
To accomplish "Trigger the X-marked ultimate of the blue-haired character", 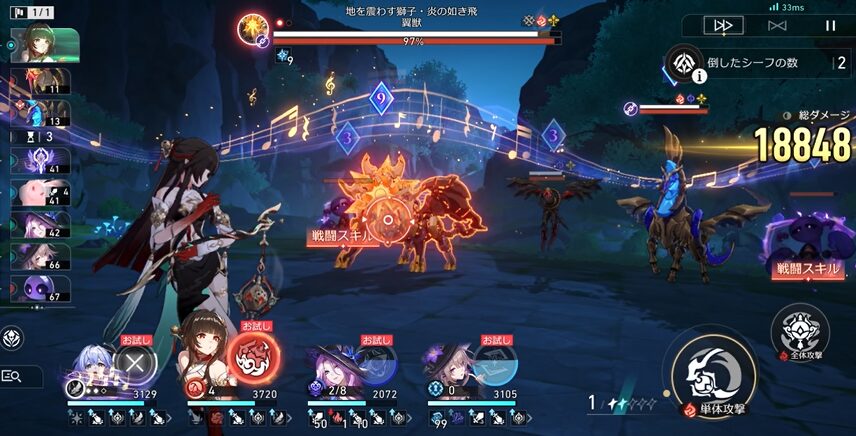I will 133,361.
